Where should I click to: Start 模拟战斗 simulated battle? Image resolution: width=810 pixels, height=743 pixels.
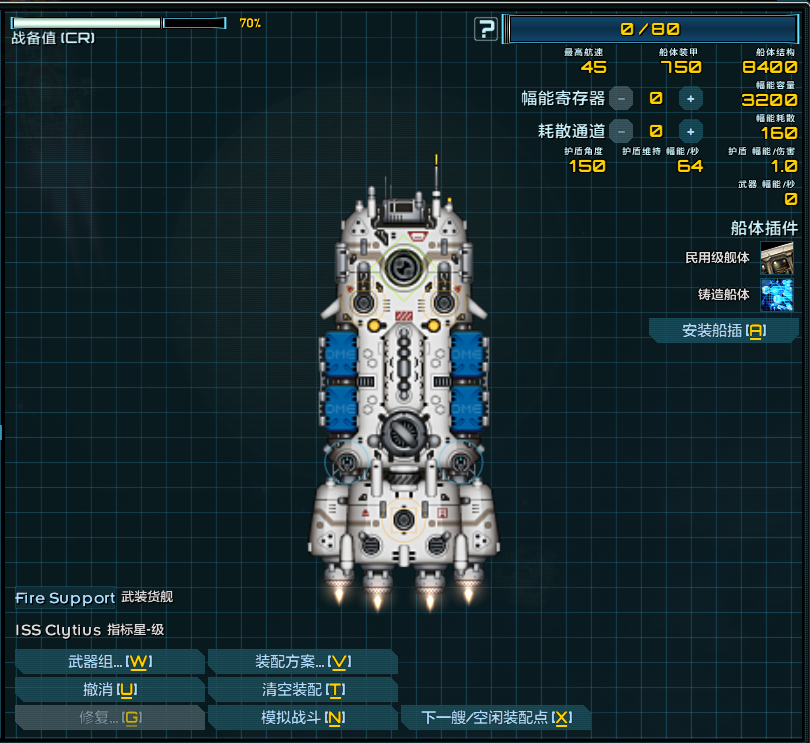tap(302, 718)
